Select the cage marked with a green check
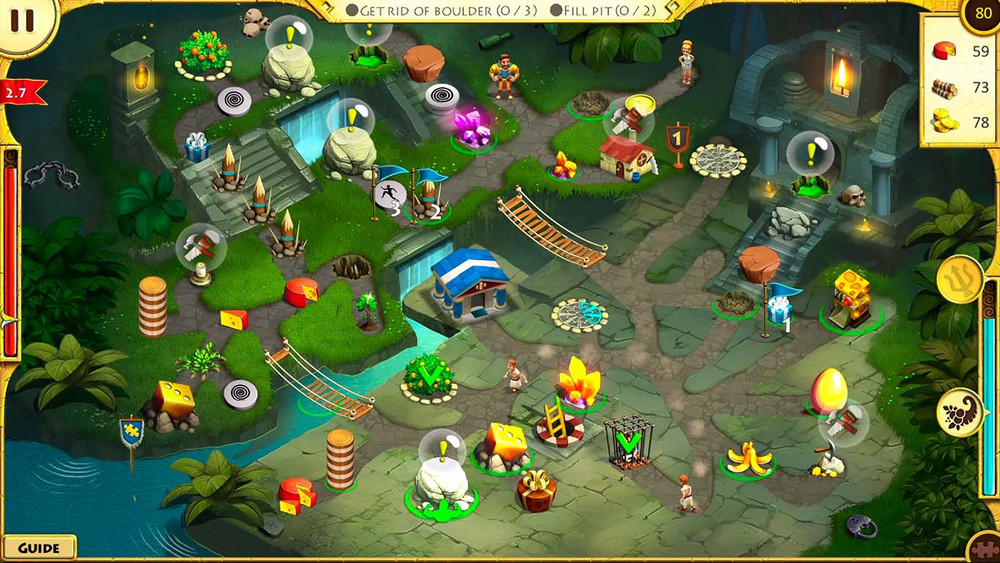1000x563 pixels. pyautogui.click(x=628, y=442)
